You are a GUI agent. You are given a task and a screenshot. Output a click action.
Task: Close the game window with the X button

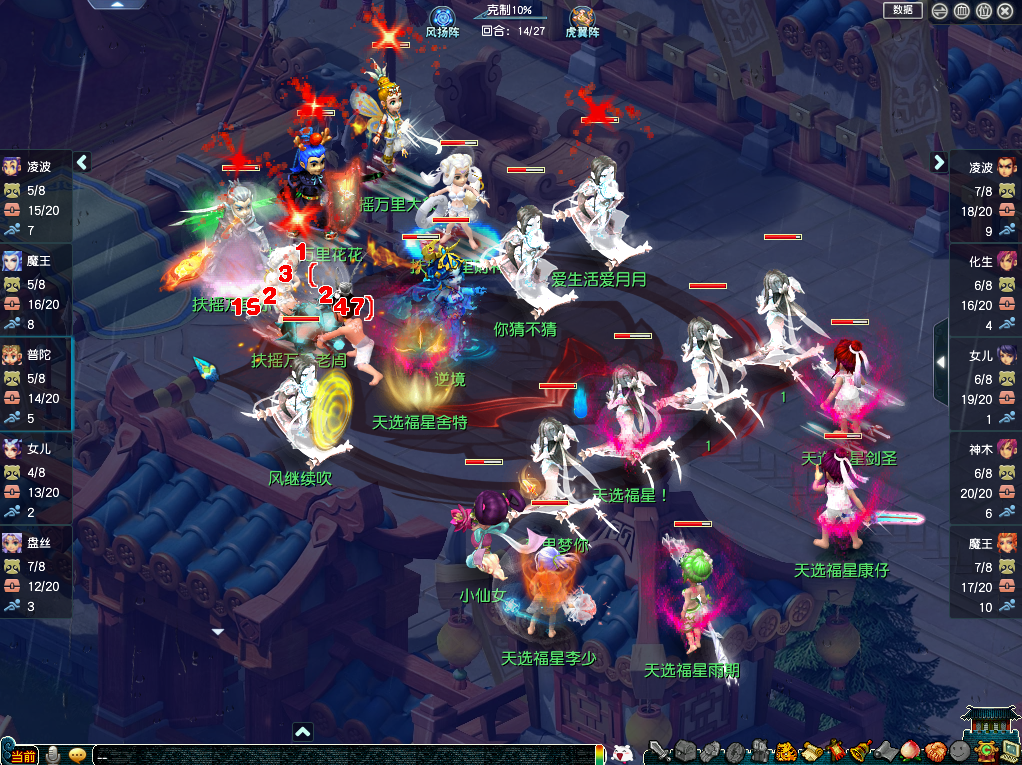coord(1005,11)
